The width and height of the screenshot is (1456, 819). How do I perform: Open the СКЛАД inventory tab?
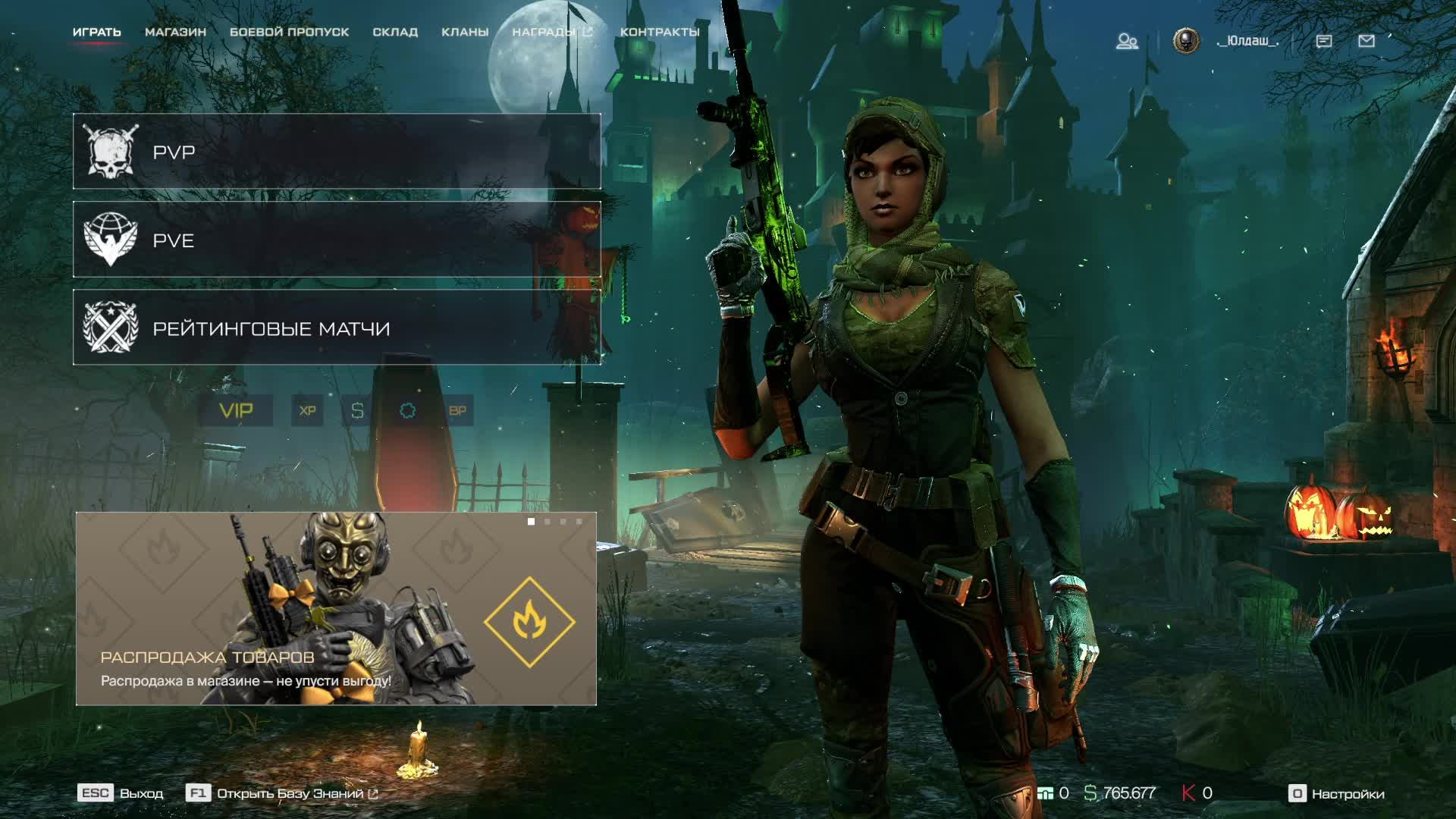pyautogui.click(x=395, y=32)
